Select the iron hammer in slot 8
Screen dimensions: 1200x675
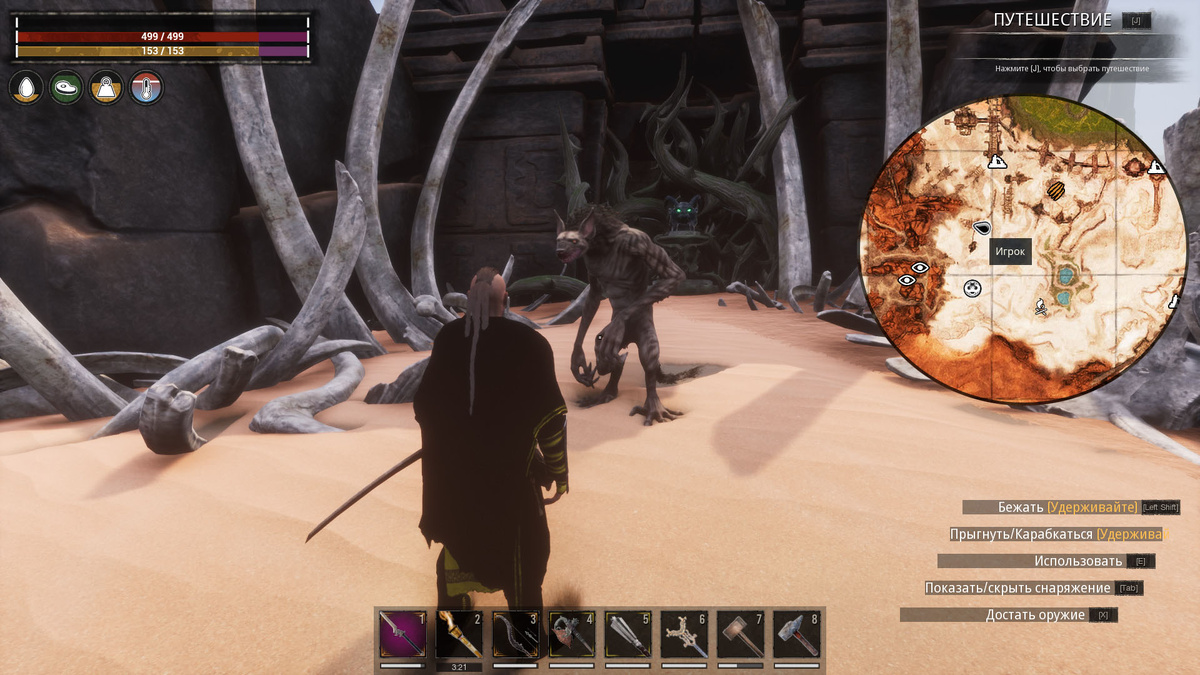796,634
